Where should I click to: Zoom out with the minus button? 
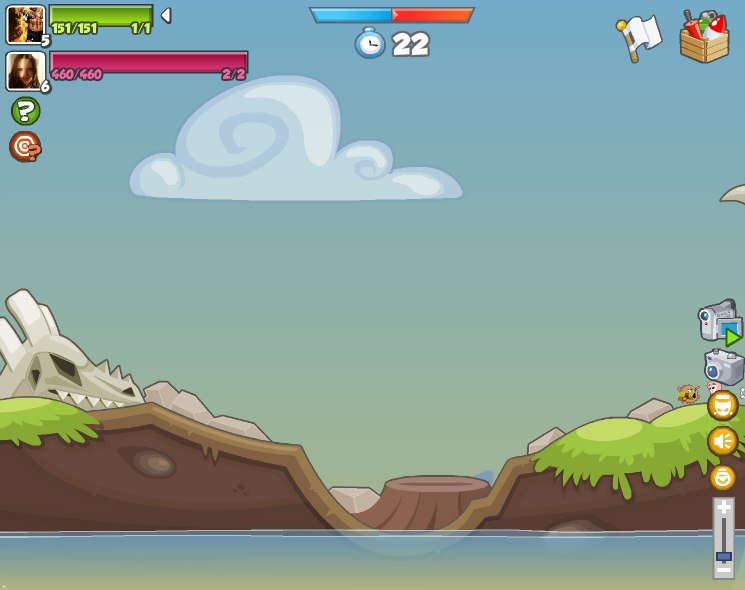point(723,570)
